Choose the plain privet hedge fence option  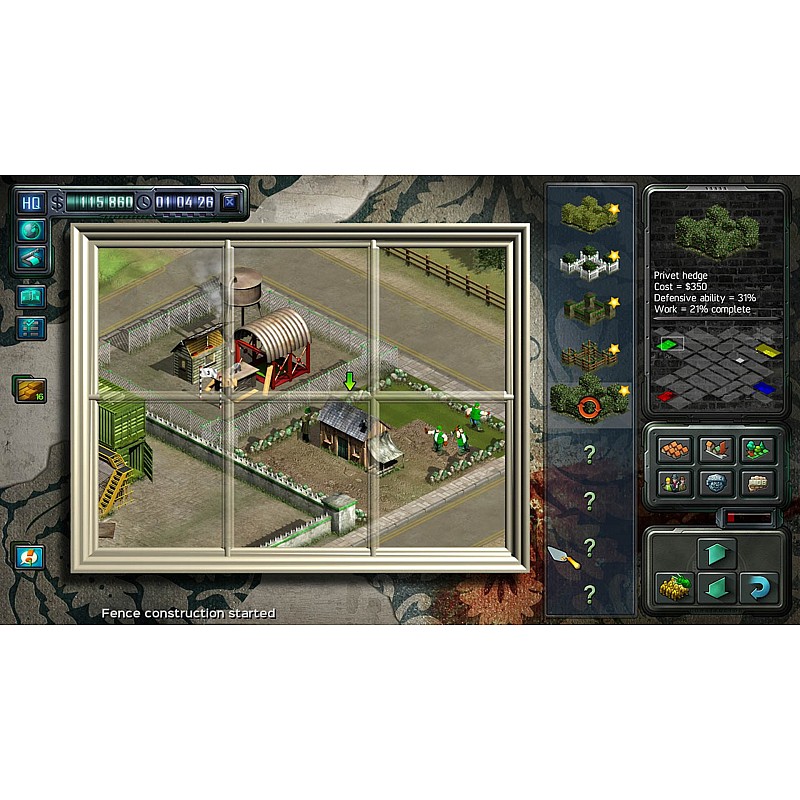tap(589, 213)
